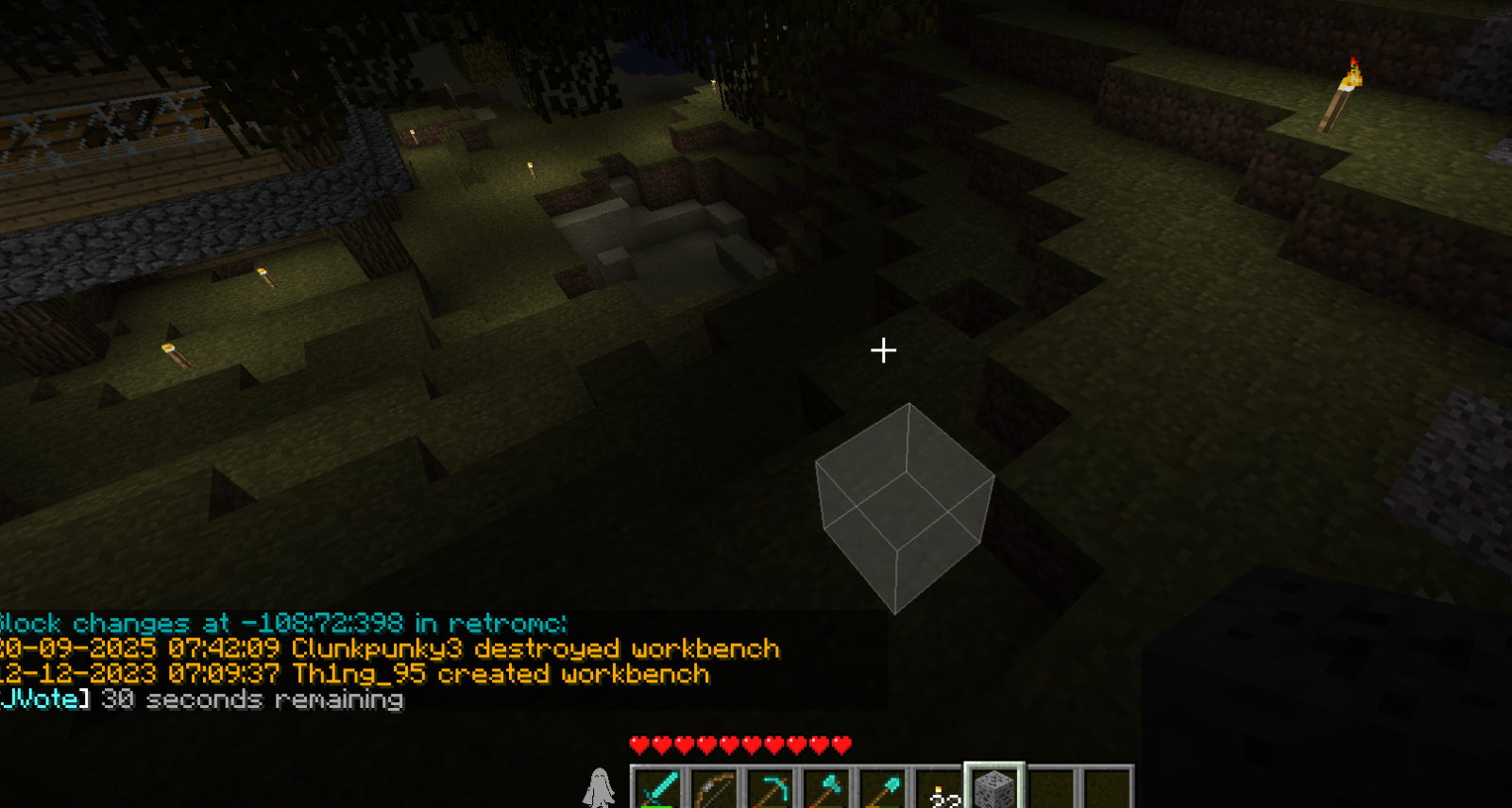Screen dimensions: 1512x808
Task: Switch to the diamond axe
Action: 826,788
